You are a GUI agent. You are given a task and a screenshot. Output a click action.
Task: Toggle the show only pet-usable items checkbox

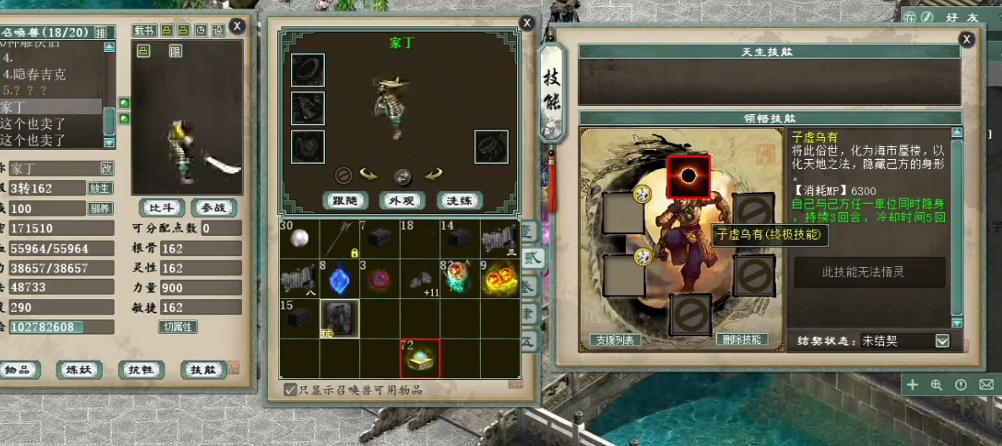coord(290,389)
